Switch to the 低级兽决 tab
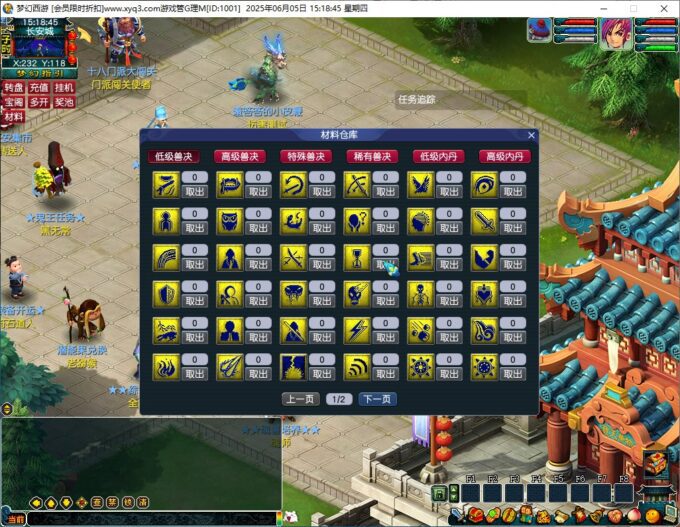This screenshot has height=527, width=680. (x=174, y=156)
